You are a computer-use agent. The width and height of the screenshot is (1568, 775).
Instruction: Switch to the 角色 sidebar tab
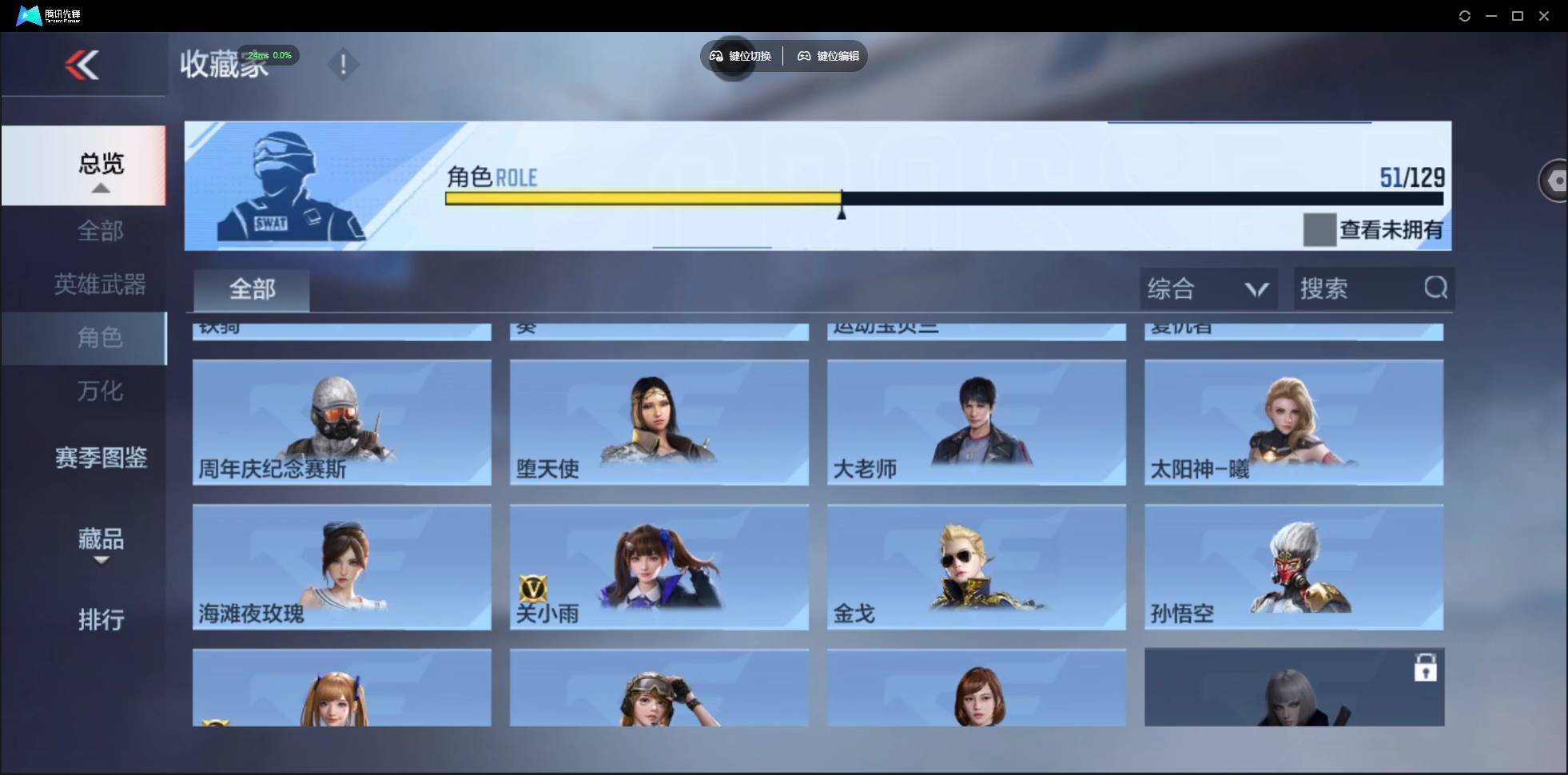pos(100,338)
